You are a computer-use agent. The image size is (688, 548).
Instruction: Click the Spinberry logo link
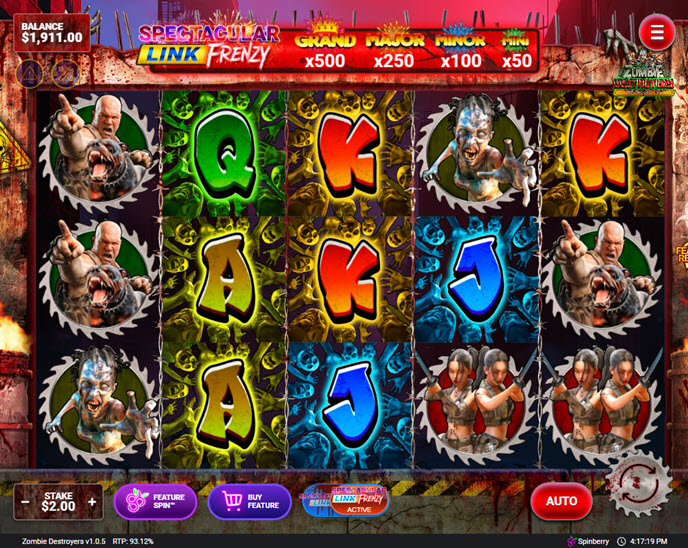pos(586,541)
